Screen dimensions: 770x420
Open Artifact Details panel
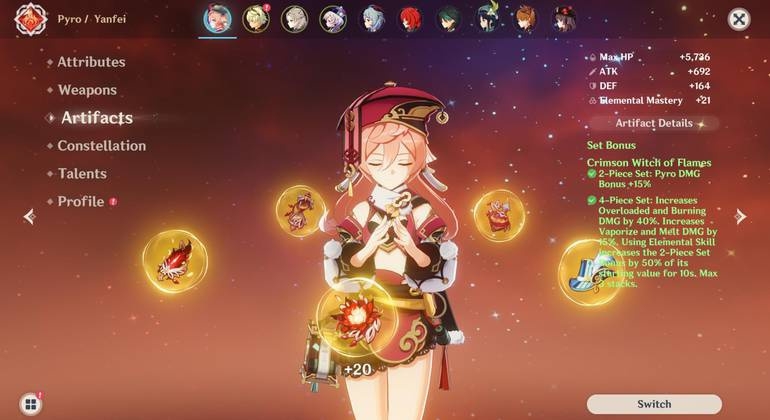coord(654,123)
